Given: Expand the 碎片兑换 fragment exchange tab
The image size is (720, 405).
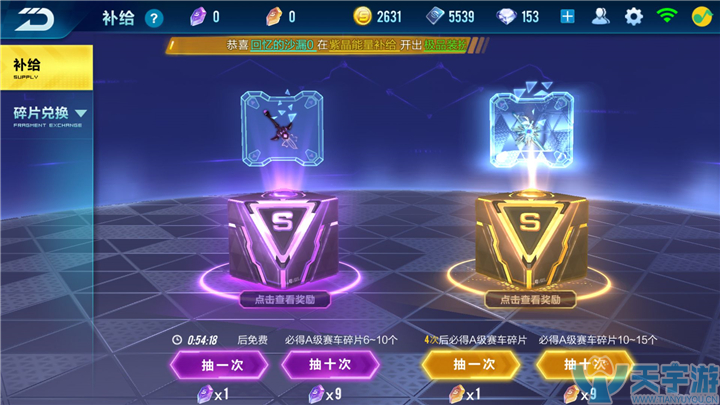Looking at the screenshot, I should tap(47, 116).
